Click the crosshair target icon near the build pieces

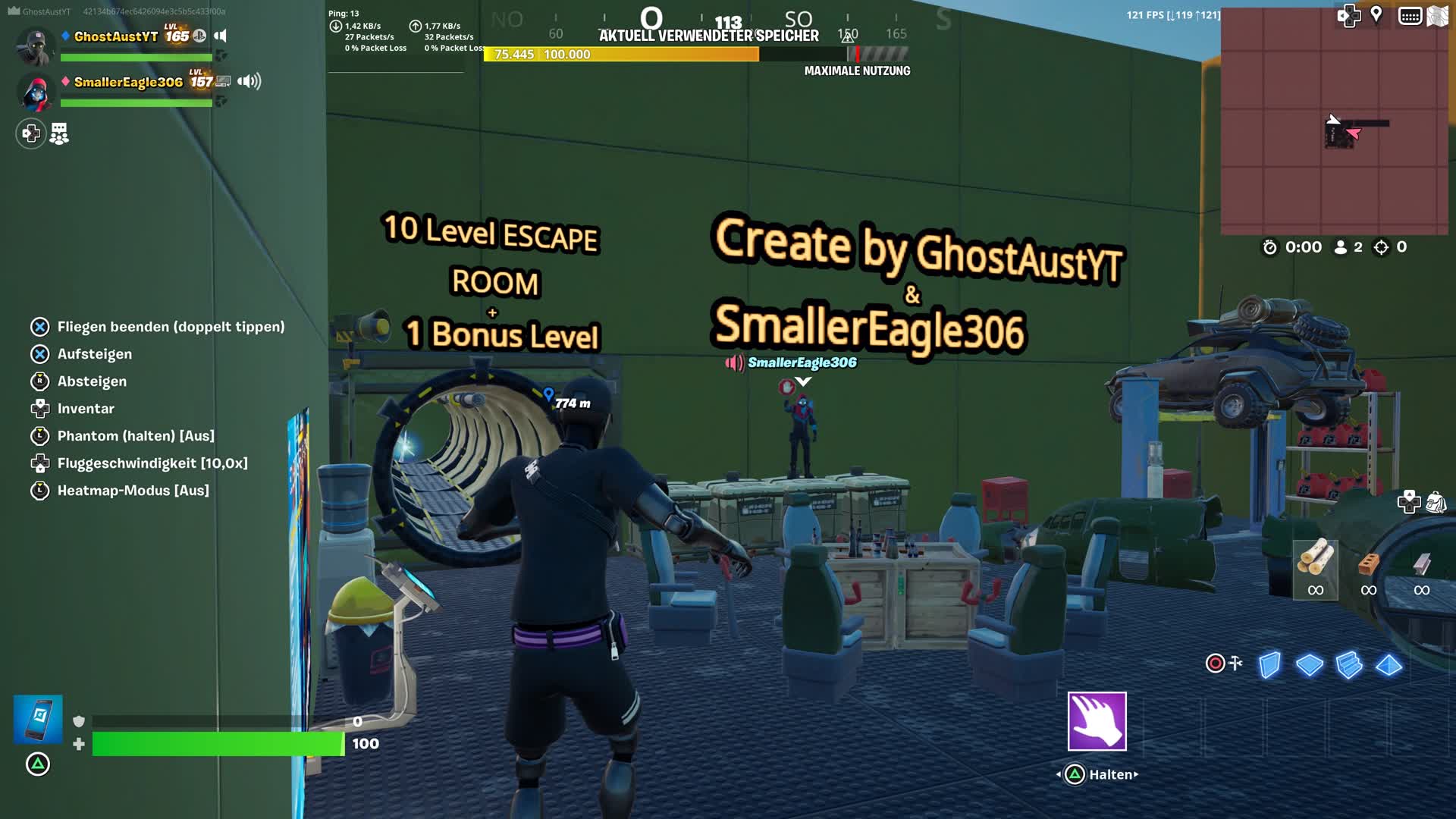pyautogui.click(x=1214, y=663)
